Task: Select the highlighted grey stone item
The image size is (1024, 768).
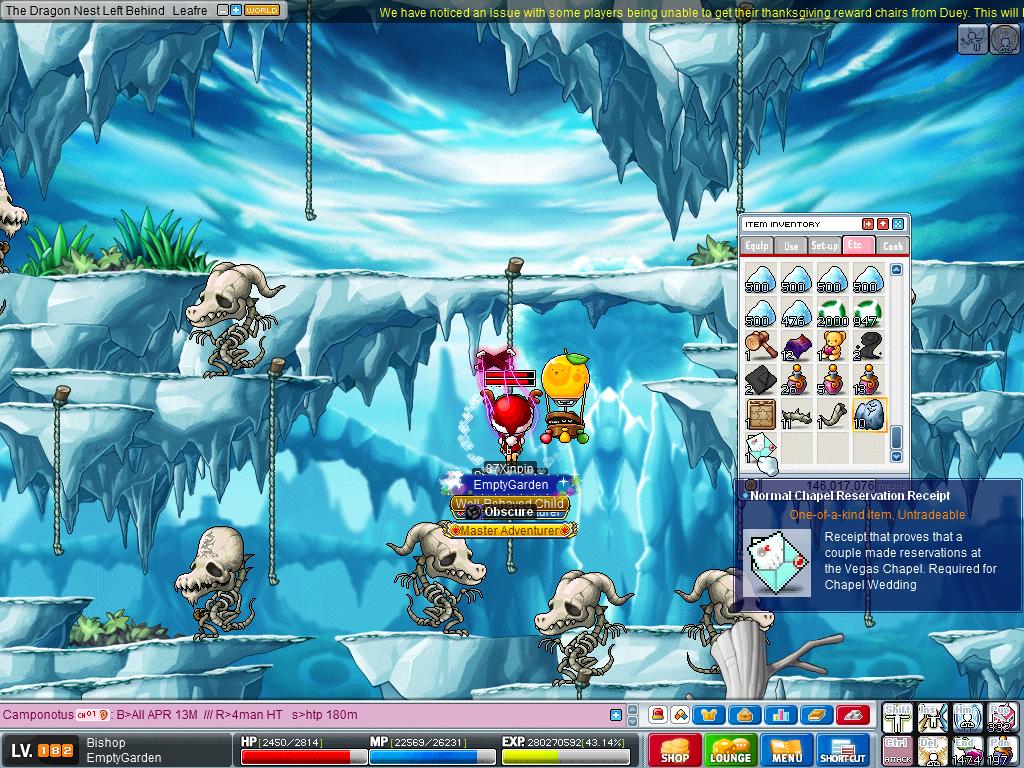Action: pyautogui.click(x=868, y=414)
